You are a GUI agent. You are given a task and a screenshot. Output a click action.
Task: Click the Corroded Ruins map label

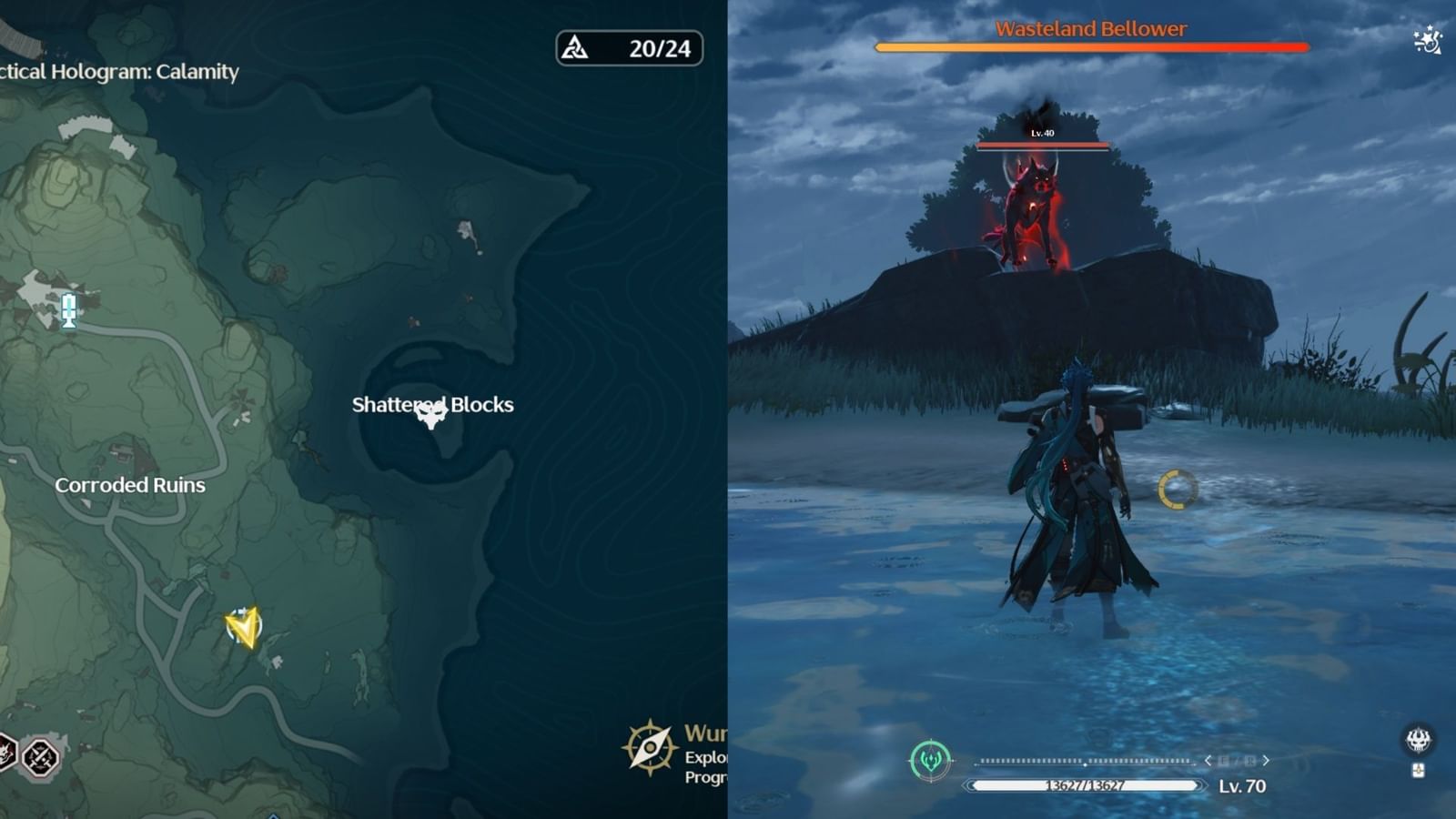131,484
